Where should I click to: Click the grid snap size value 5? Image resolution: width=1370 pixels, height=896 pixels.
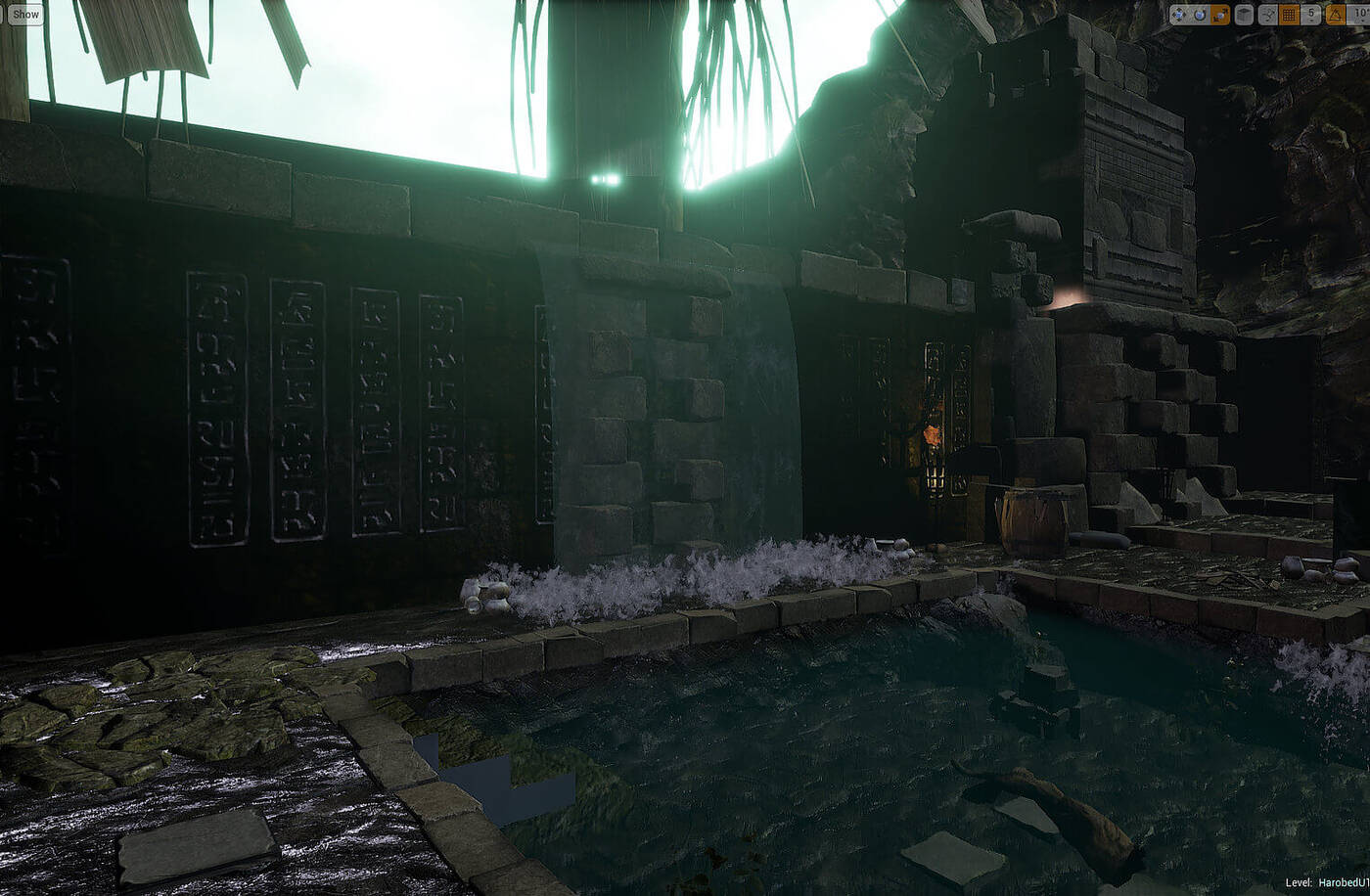pyautogui.click(x=1311, y=13)
